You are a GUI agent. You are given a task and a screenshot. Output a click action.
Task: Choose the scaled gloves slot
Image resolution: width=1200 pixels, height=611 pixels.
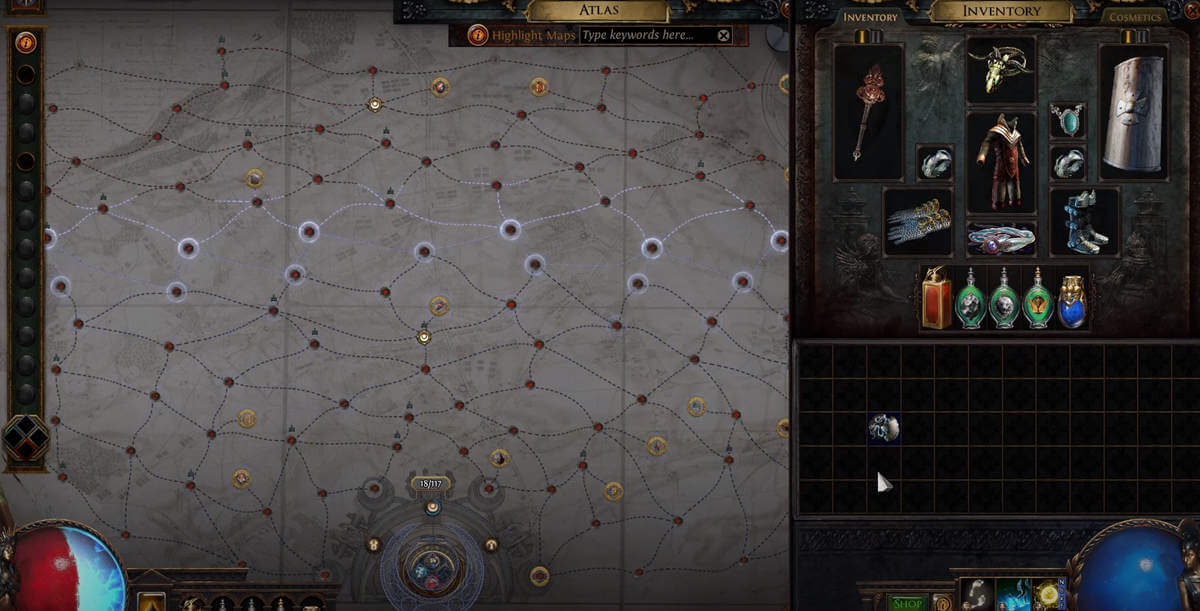917,222
